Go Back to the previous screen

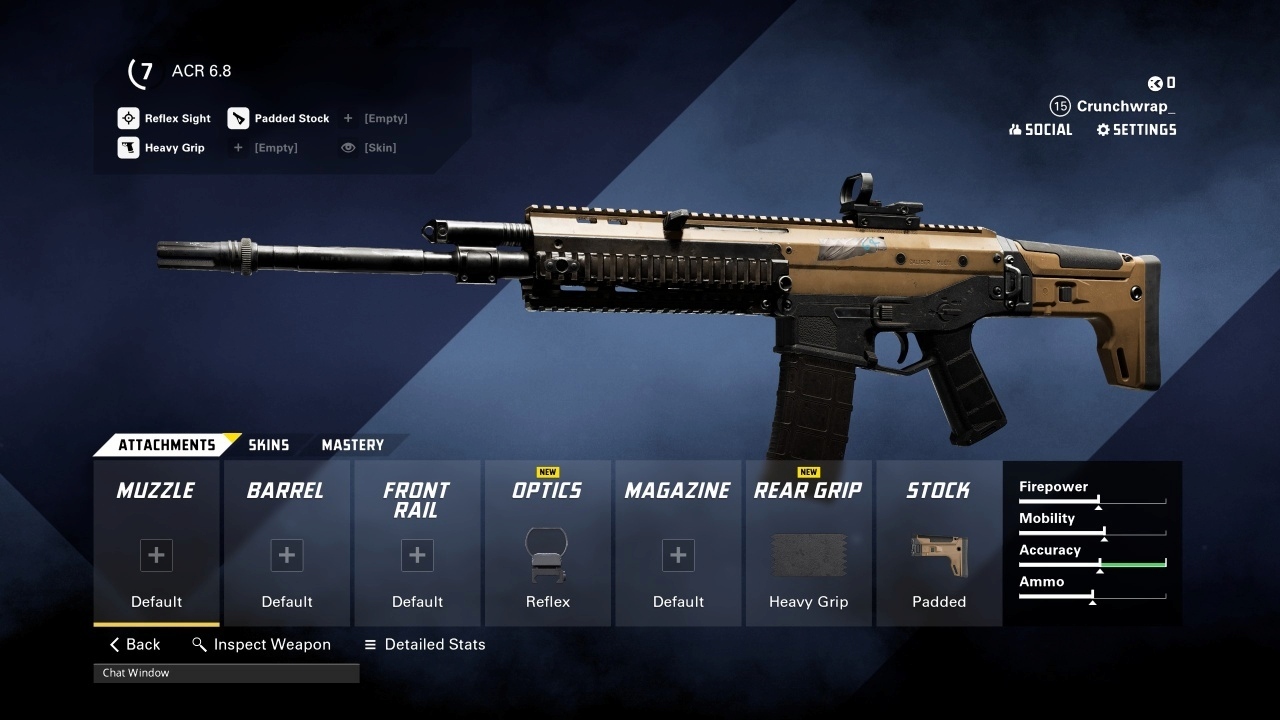[135, 645]
